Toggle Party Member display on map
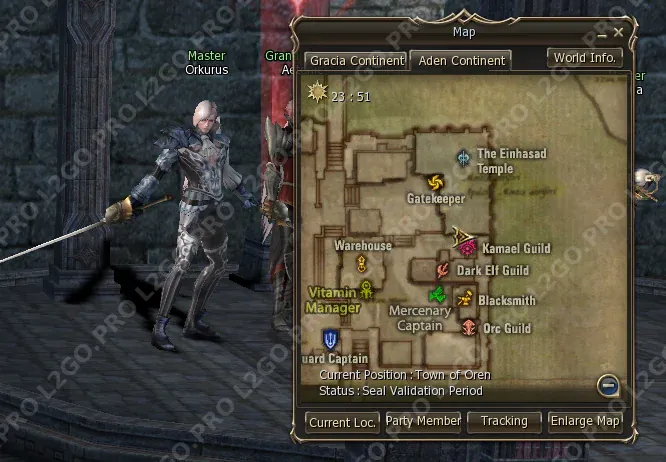This screenshot has height=462, width=666. point(423,422)
